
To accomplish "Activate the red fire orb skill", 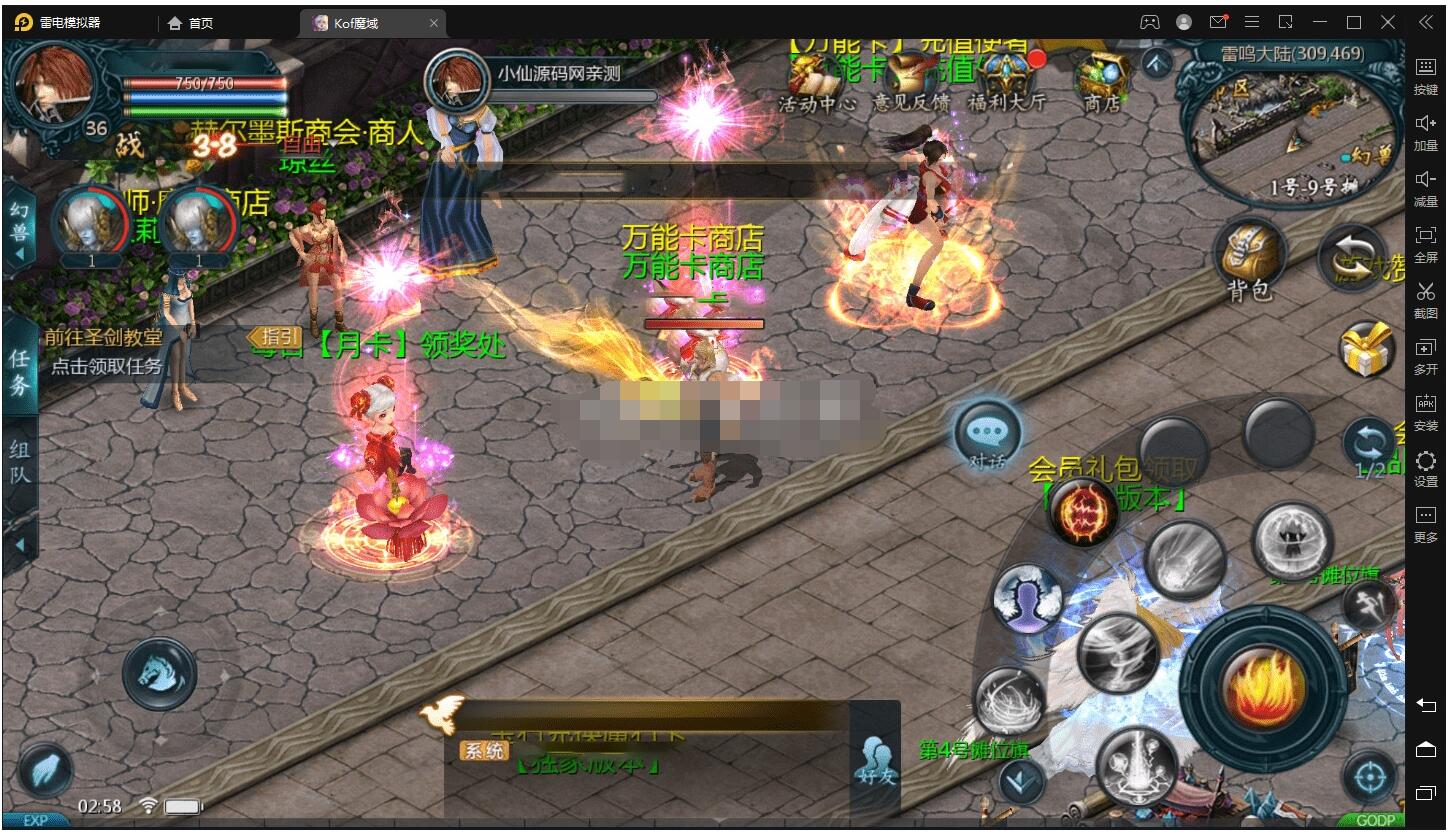I will click(x=1083, y=511).
